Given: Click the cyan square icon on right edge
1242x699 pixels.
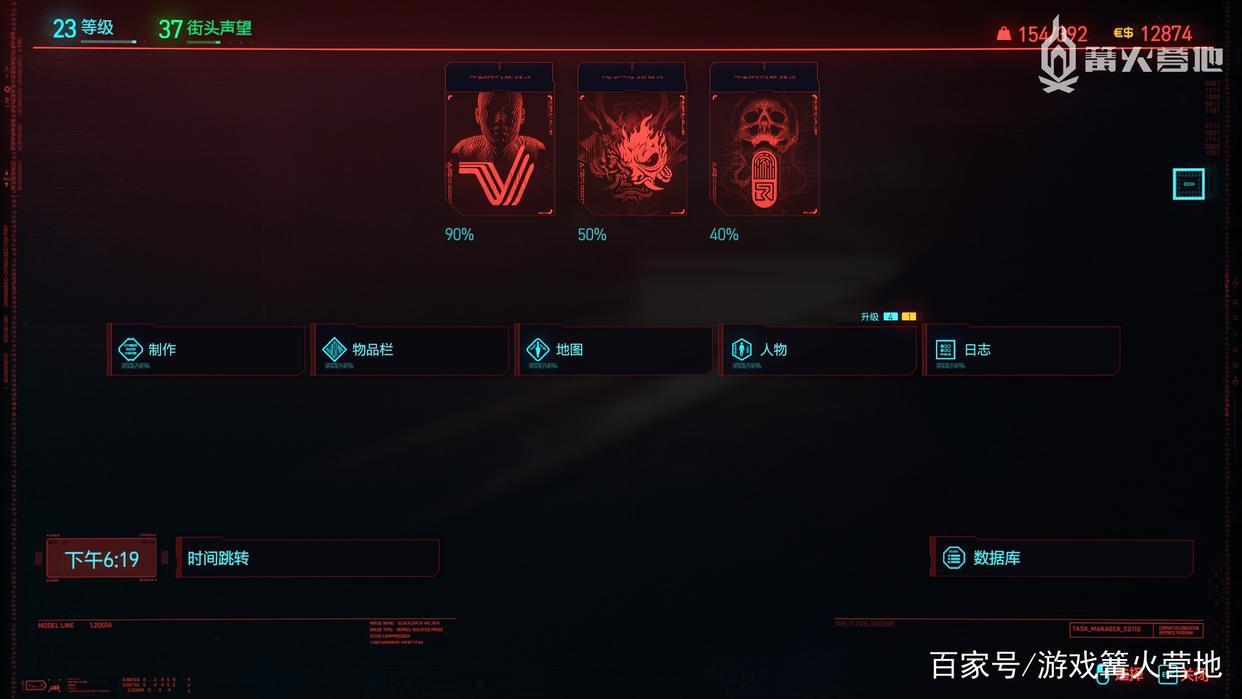Looking at the screenshot, I should coord(1188,184).
